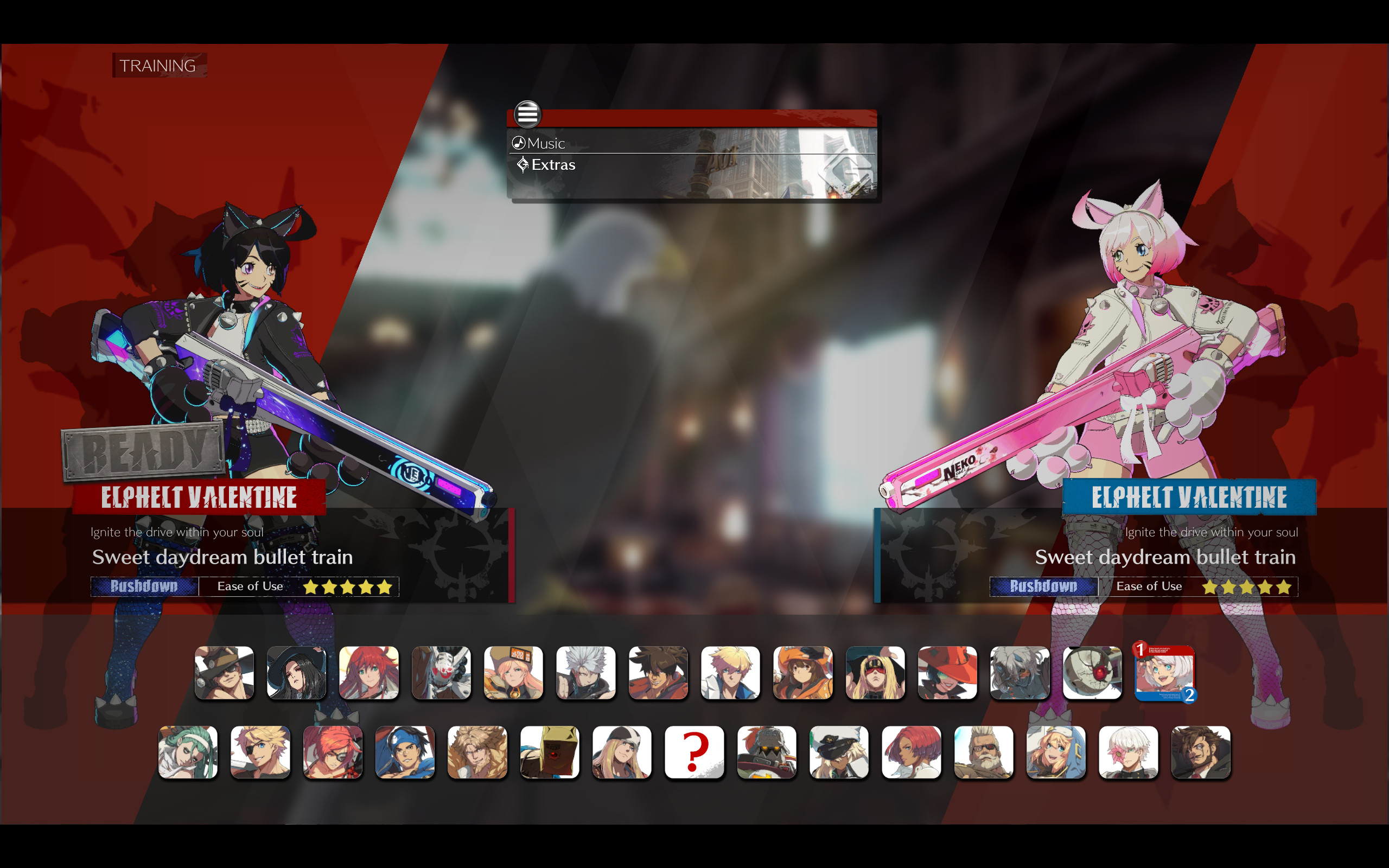1389x868 pixels.
Task: Click the red Elphelt Valentine name banner
Action: [200, 497]
